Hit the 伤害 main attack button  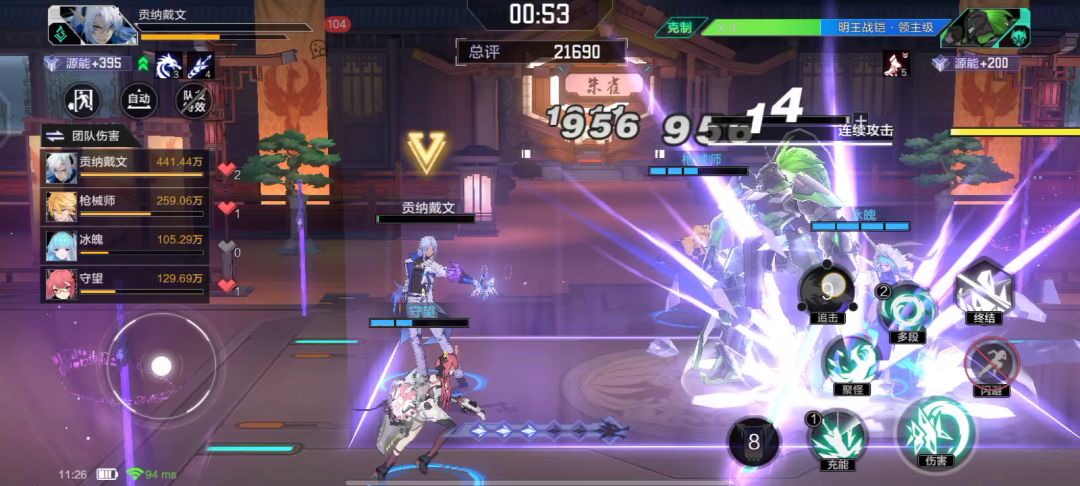pos(934,434)
